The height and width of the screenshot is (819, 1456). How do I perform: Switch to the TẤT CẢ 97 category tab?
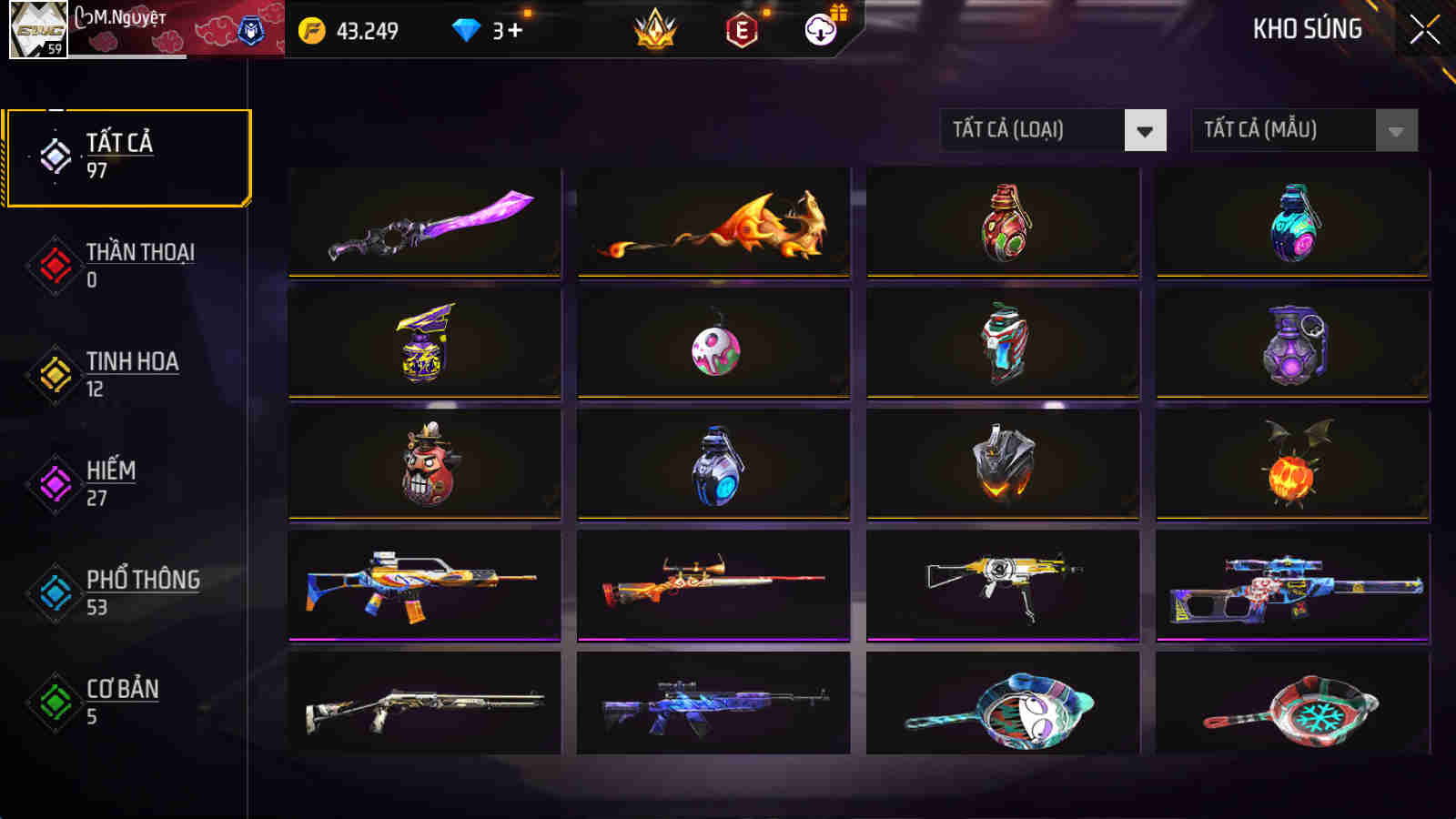(127, 155)
